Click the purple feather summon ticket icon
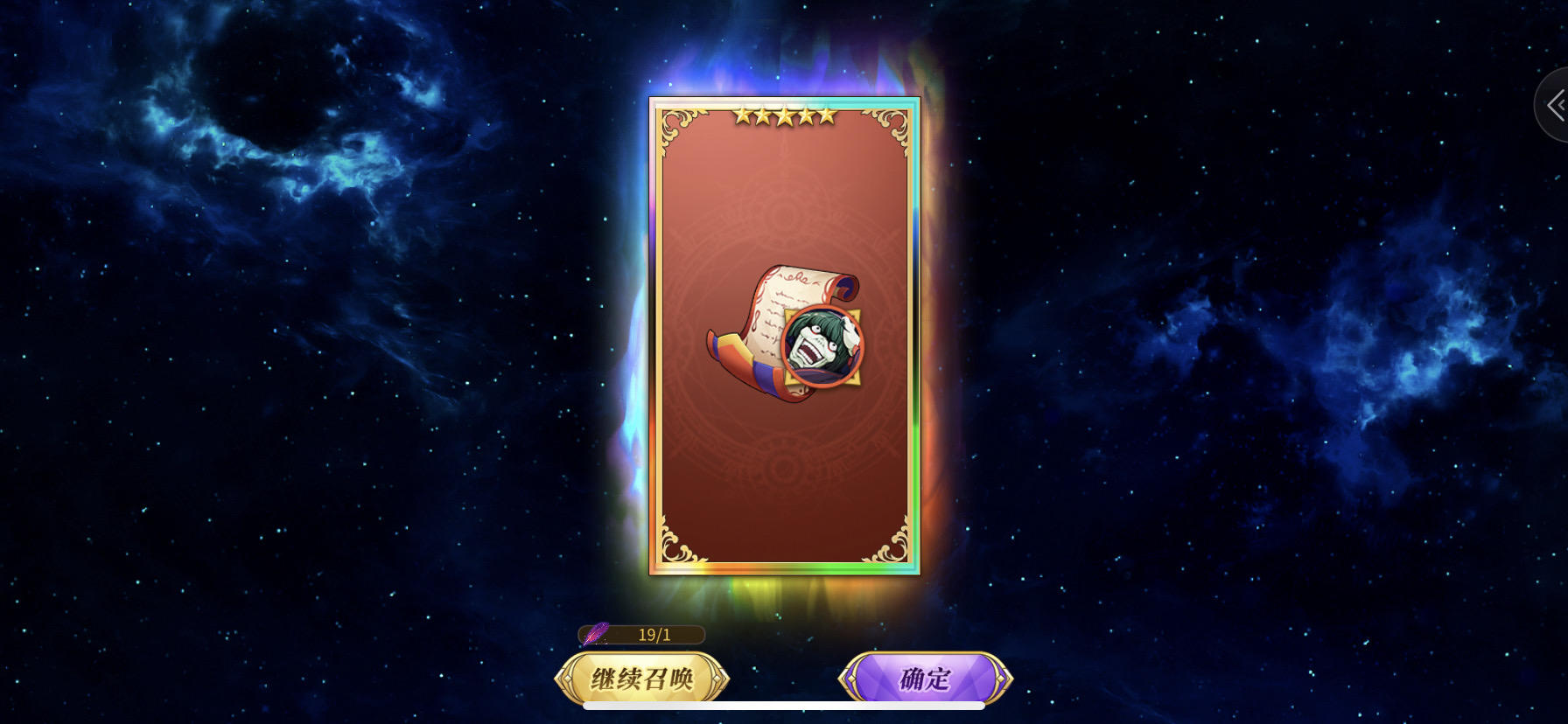 point(594,634)
